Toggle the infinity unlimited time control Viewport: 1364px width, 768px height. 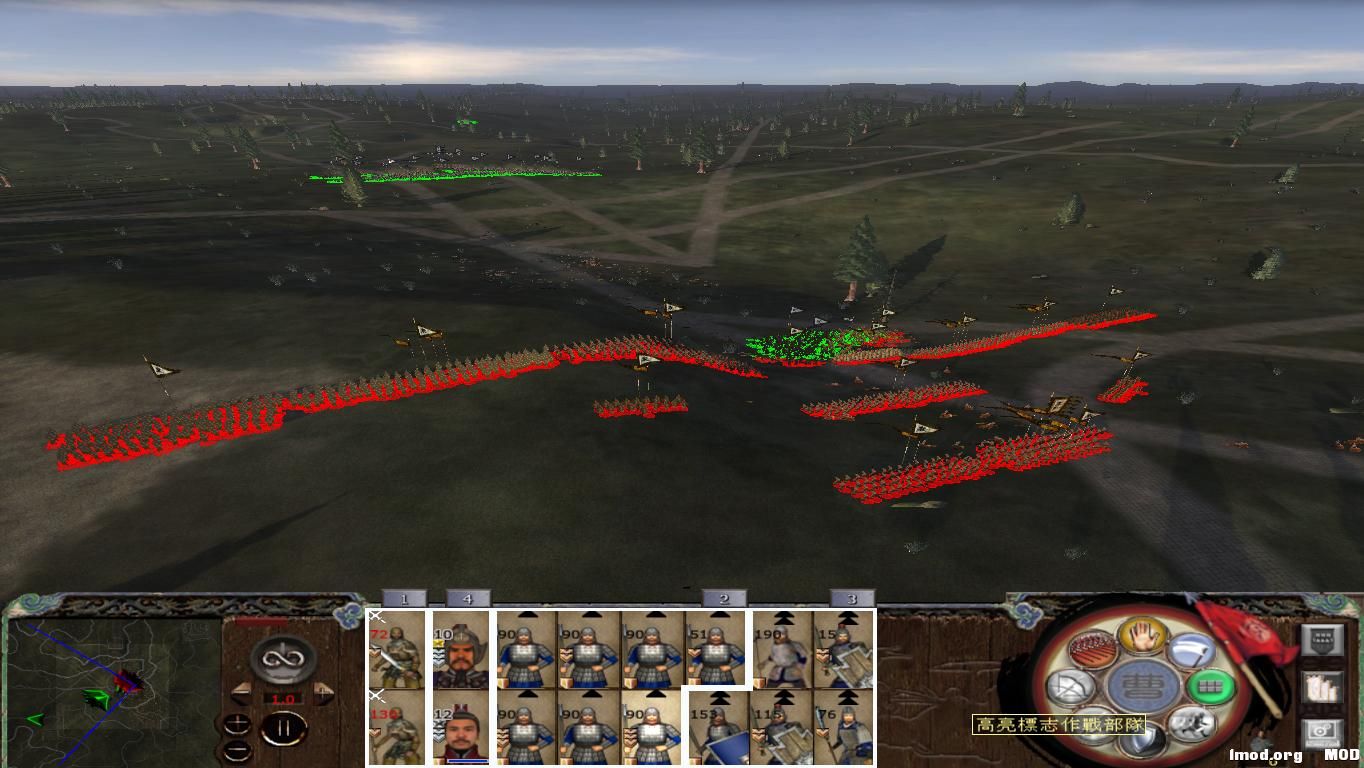[x=284, y=661]
